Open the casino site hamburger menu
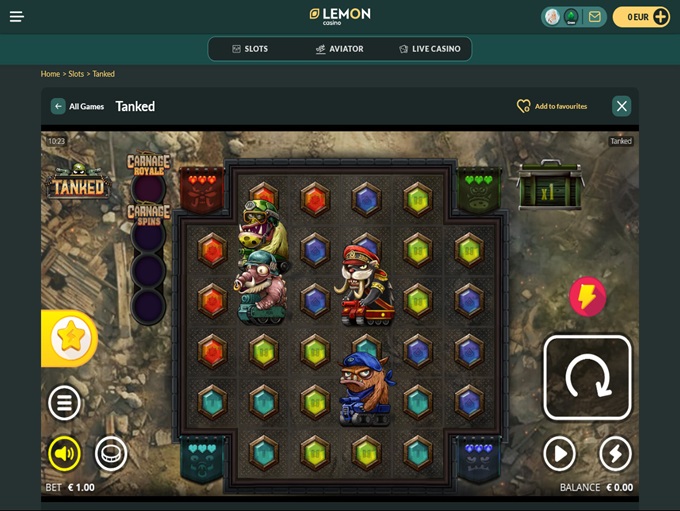Viewport: 680px width, 511px height. 17,17
